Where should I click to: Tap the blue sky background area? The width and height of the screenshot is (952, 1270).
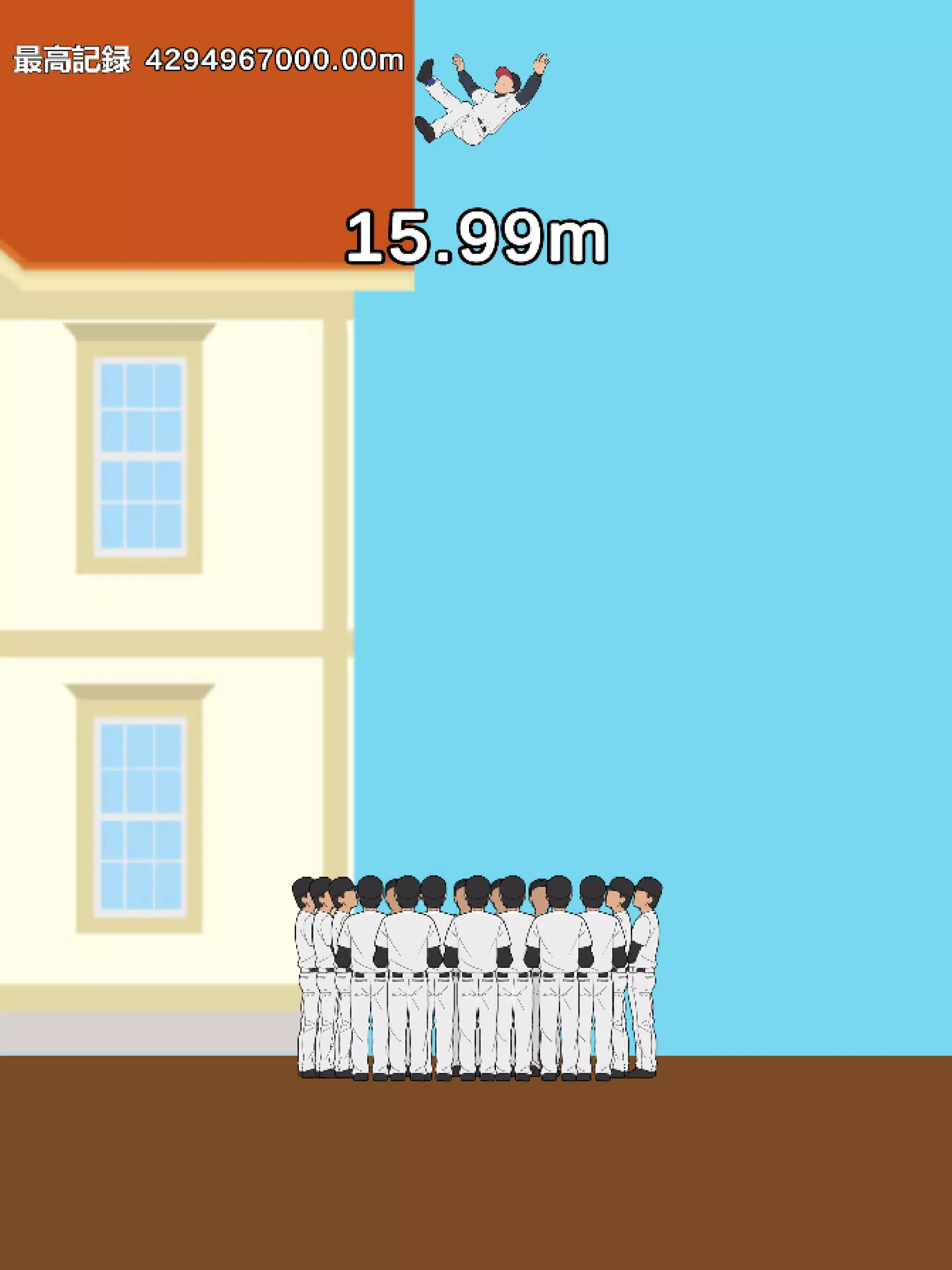point(775,517)
